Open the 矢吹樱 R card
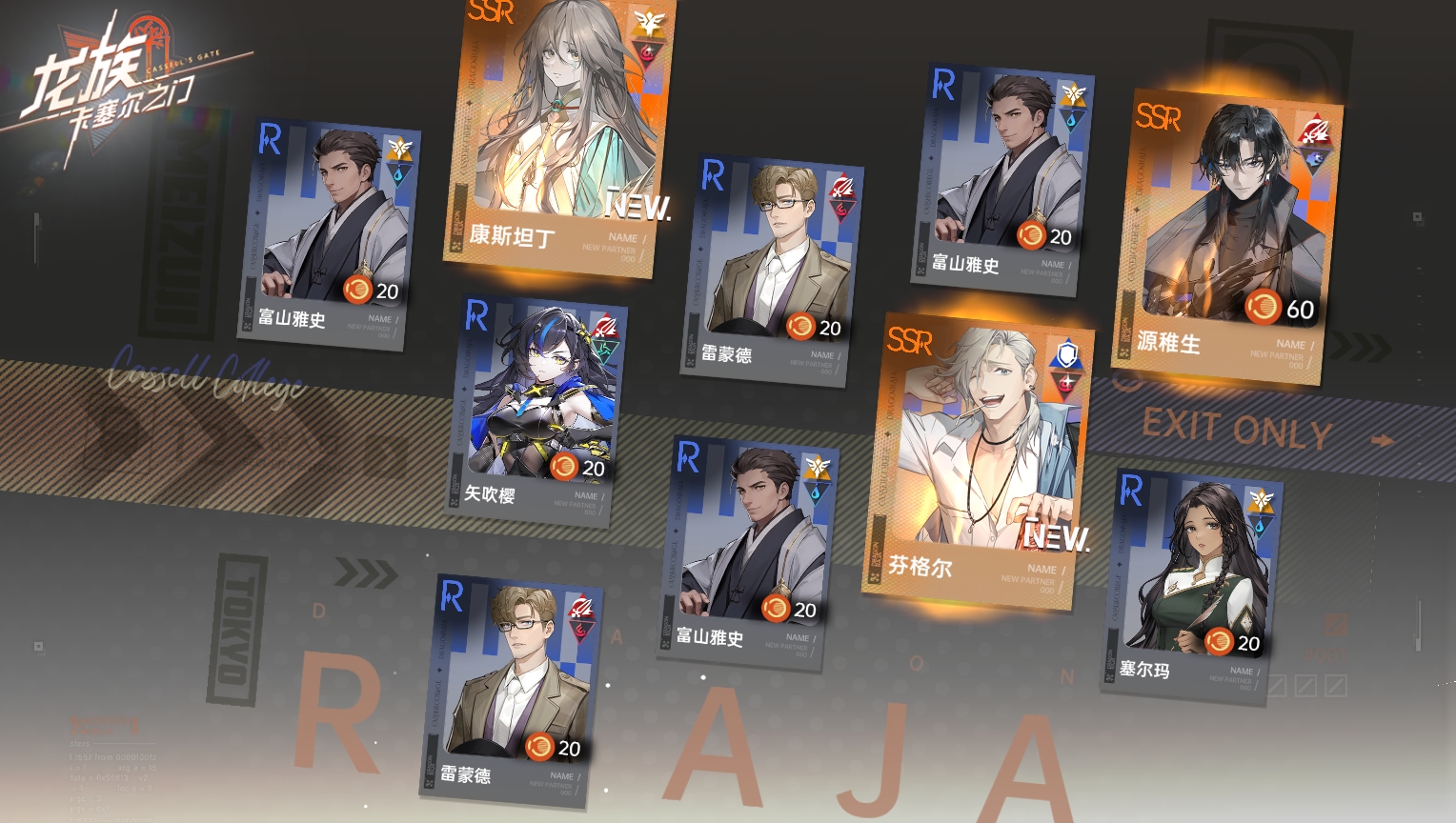 [538, 410]
